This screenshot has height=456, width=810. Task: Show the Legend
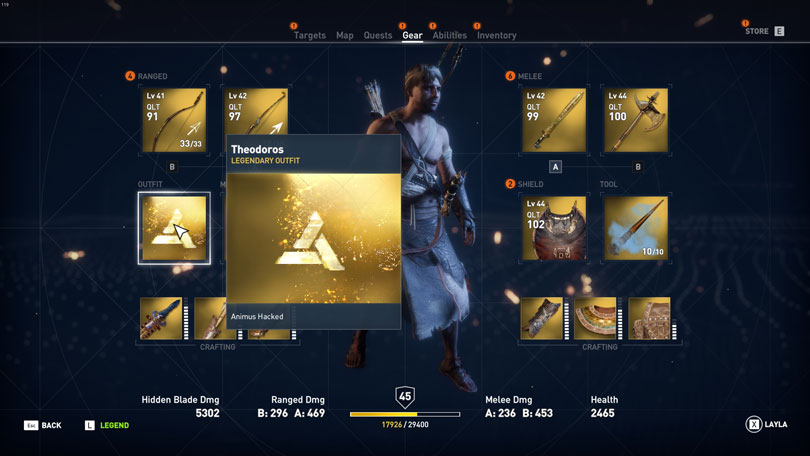pyautogui.click(x=106, y=426)
